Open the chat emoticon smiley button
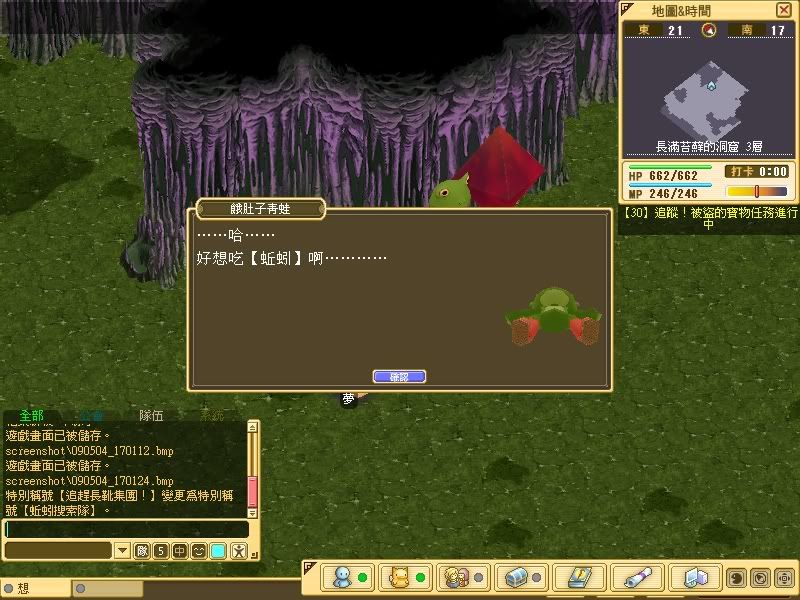Viewport: 800px width, 600px height. coord(198,551)
